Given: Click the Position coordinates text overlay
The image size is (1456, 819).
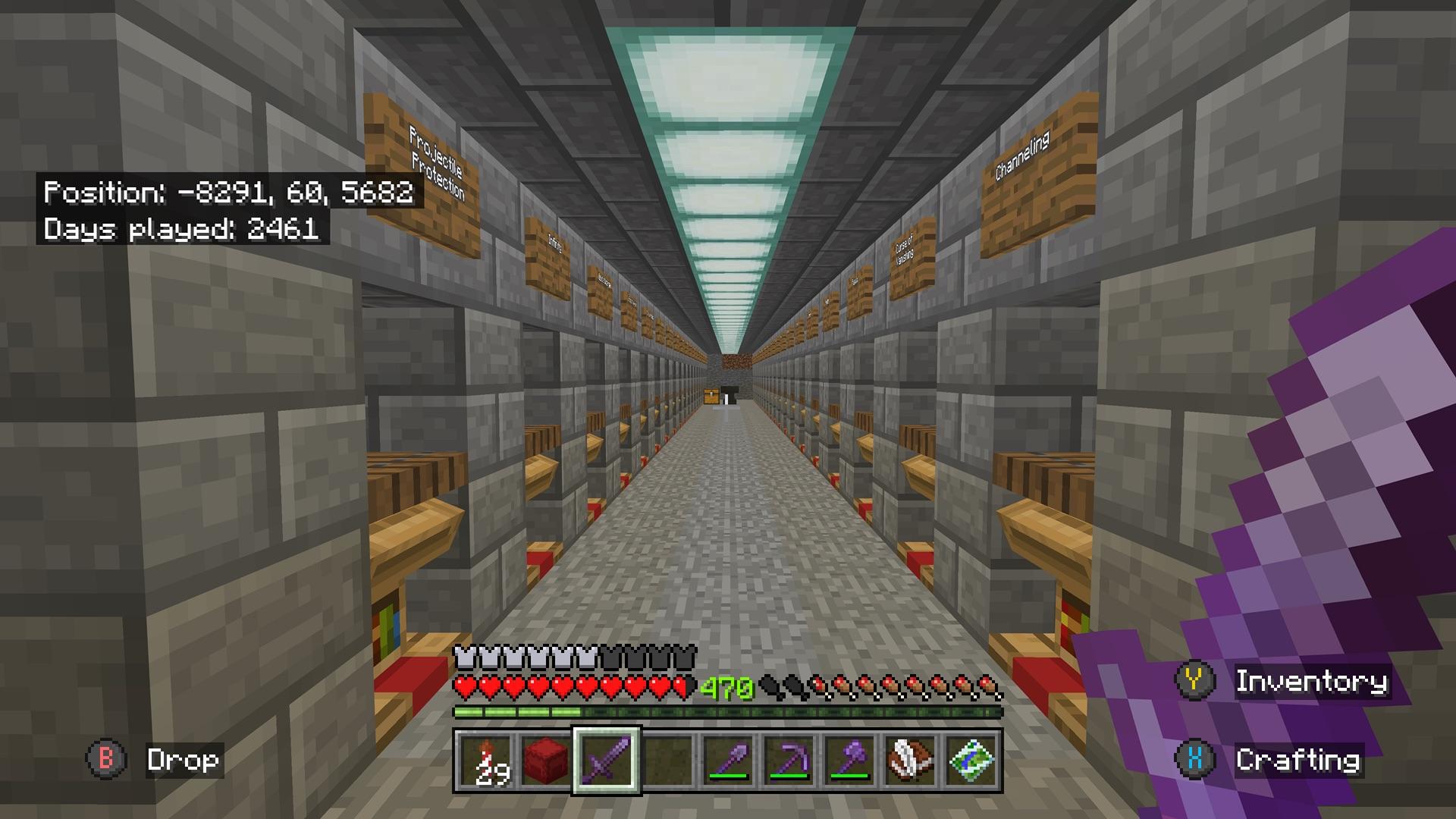Looking at the screenshot, I should click(x=229, y=193).
